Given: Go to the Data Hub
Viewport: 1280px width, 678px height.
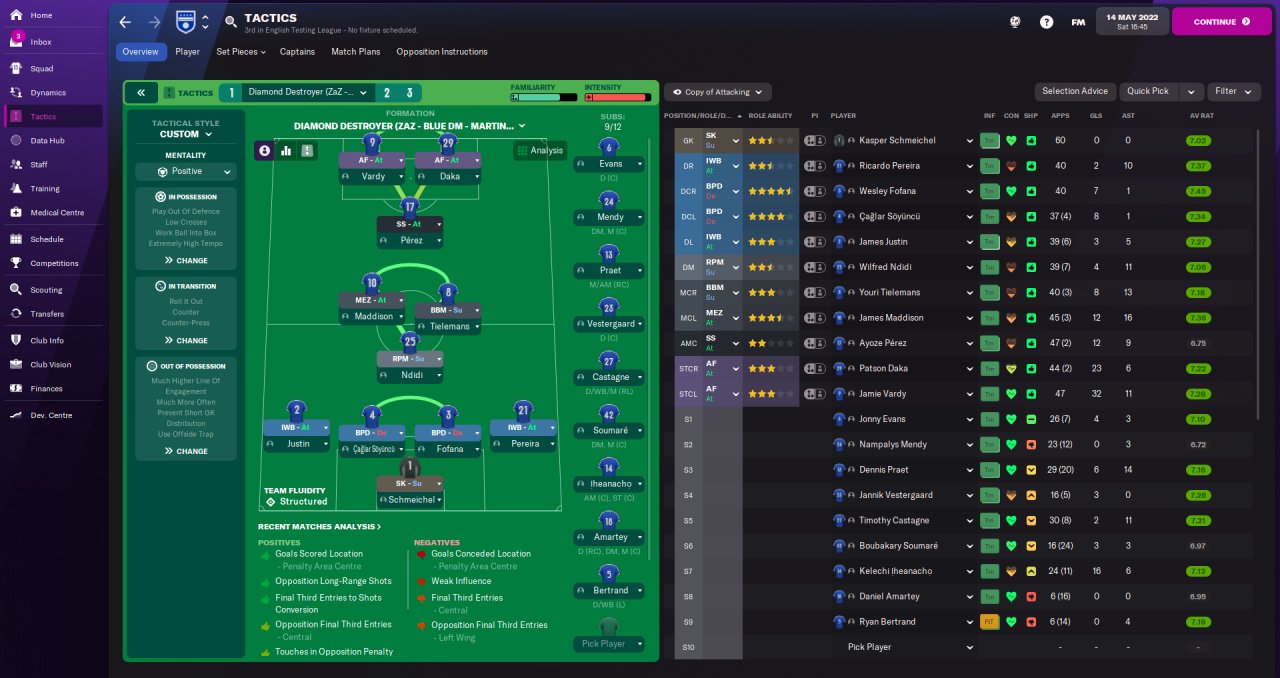Looking at the screenshot, I should pyautogui.click(x=47, y=141).
